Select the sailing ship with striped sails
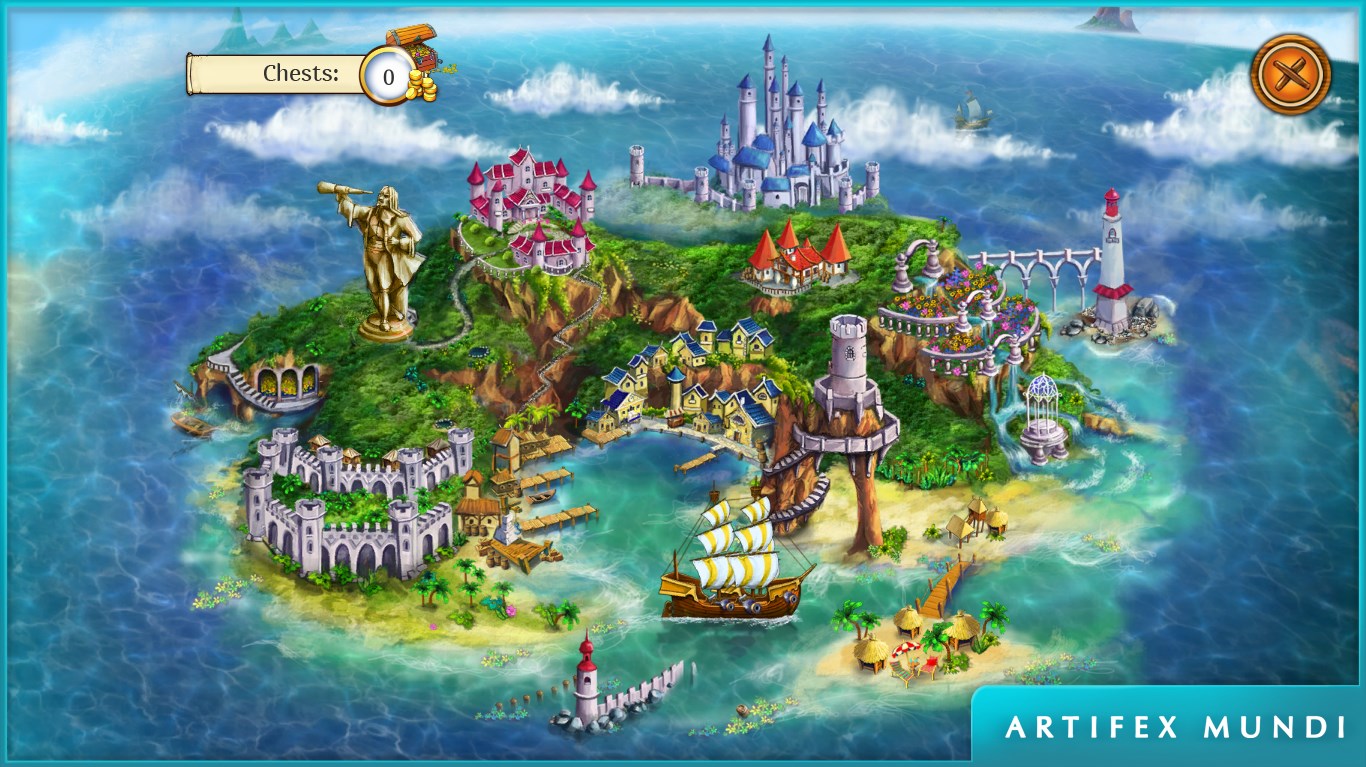 [x=737, y=558]
